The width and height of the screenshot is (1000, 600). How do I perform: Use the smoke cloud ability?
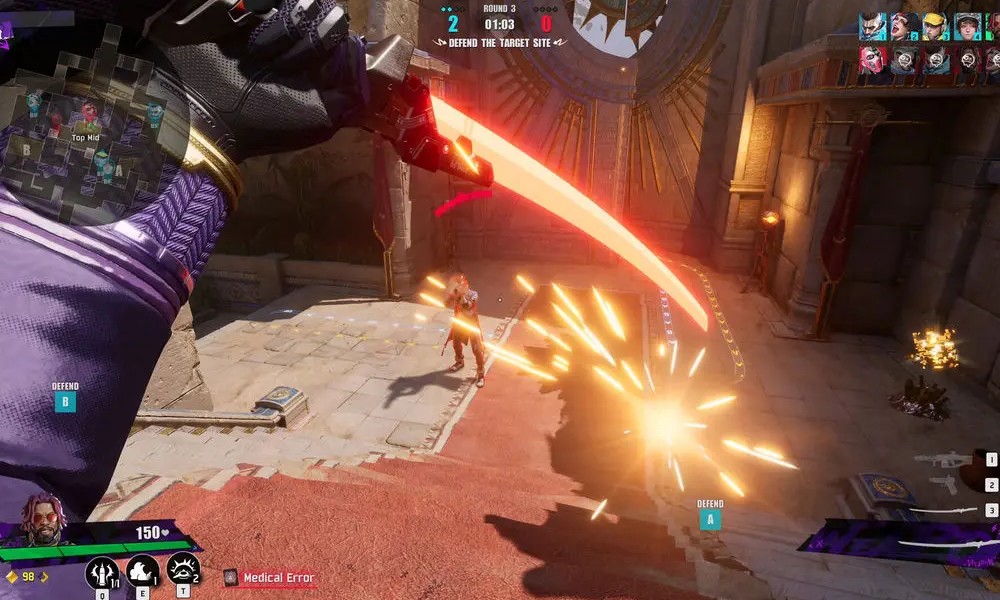tap(143, 571)
